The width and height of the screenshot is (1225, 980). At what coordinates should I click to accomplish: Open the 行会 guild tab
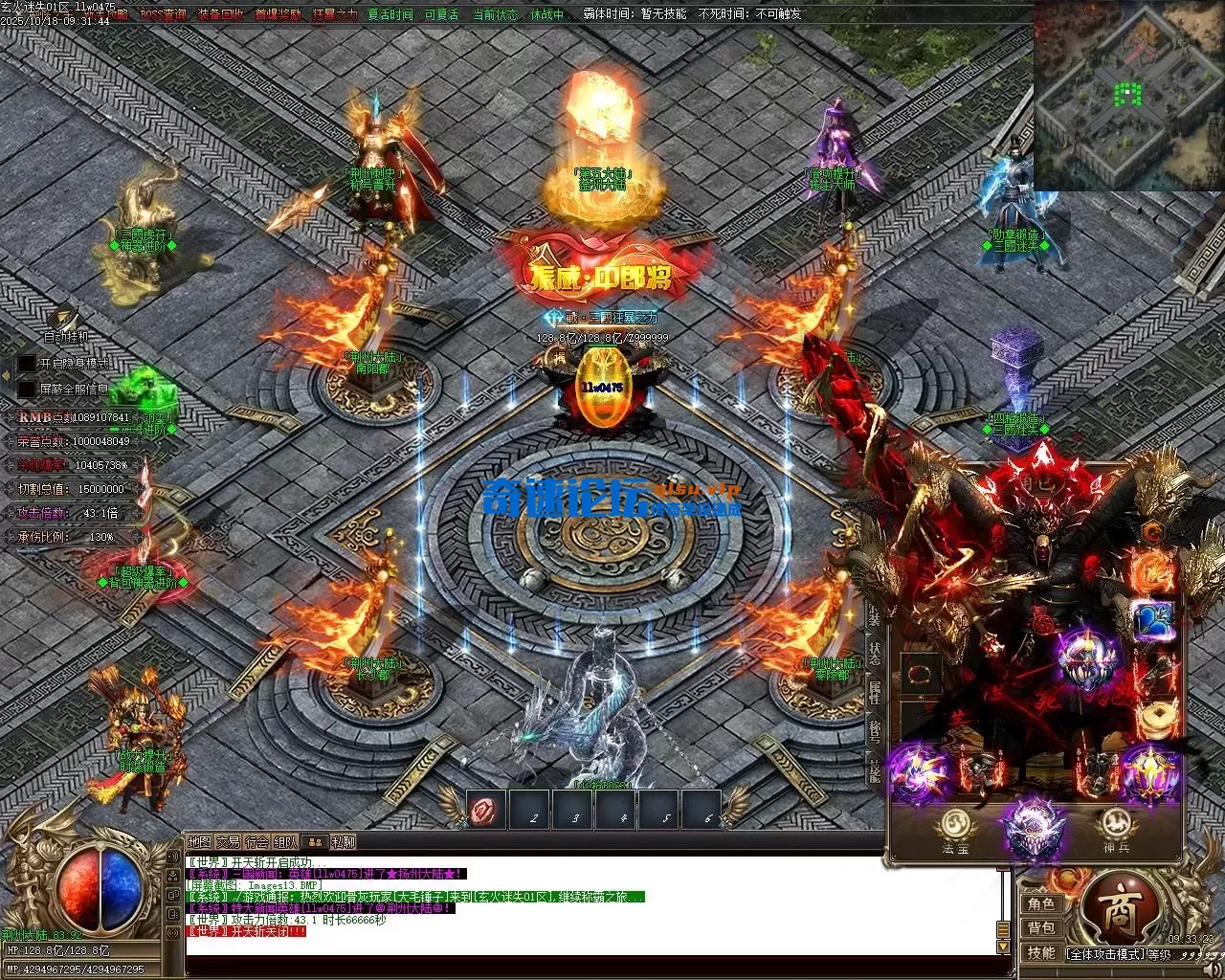[256, 842]
